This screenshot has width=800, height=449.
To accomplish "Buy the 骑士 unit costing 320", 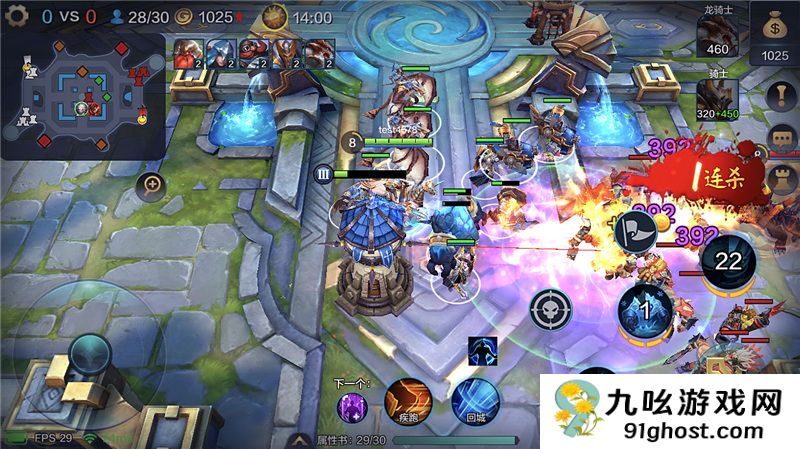I will coord(717,98).
